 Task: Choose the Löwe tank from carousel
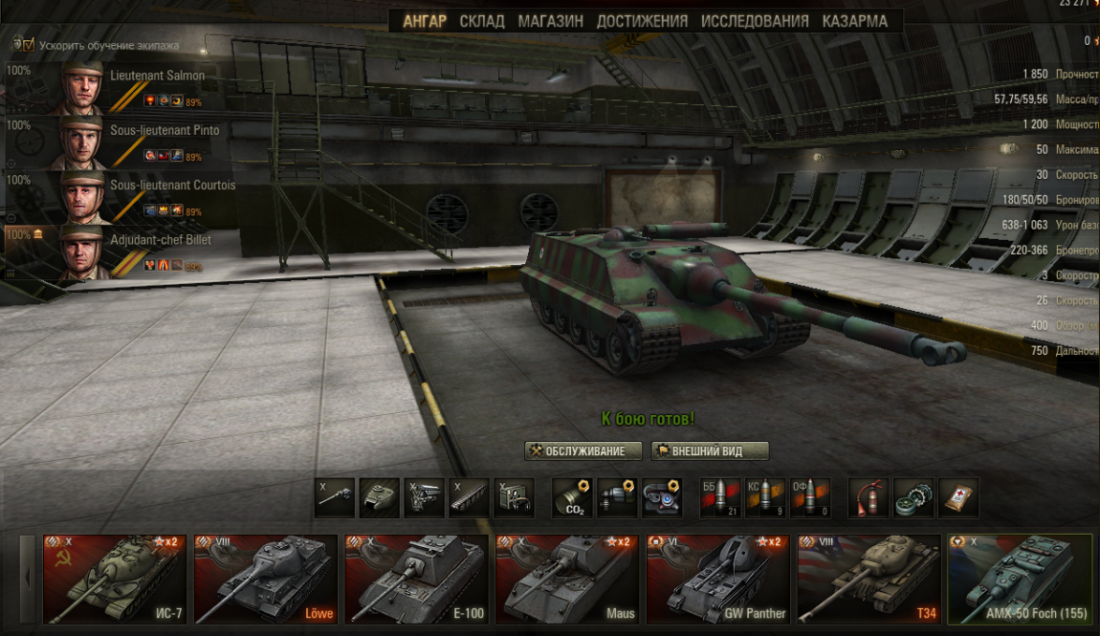(265, 579)
